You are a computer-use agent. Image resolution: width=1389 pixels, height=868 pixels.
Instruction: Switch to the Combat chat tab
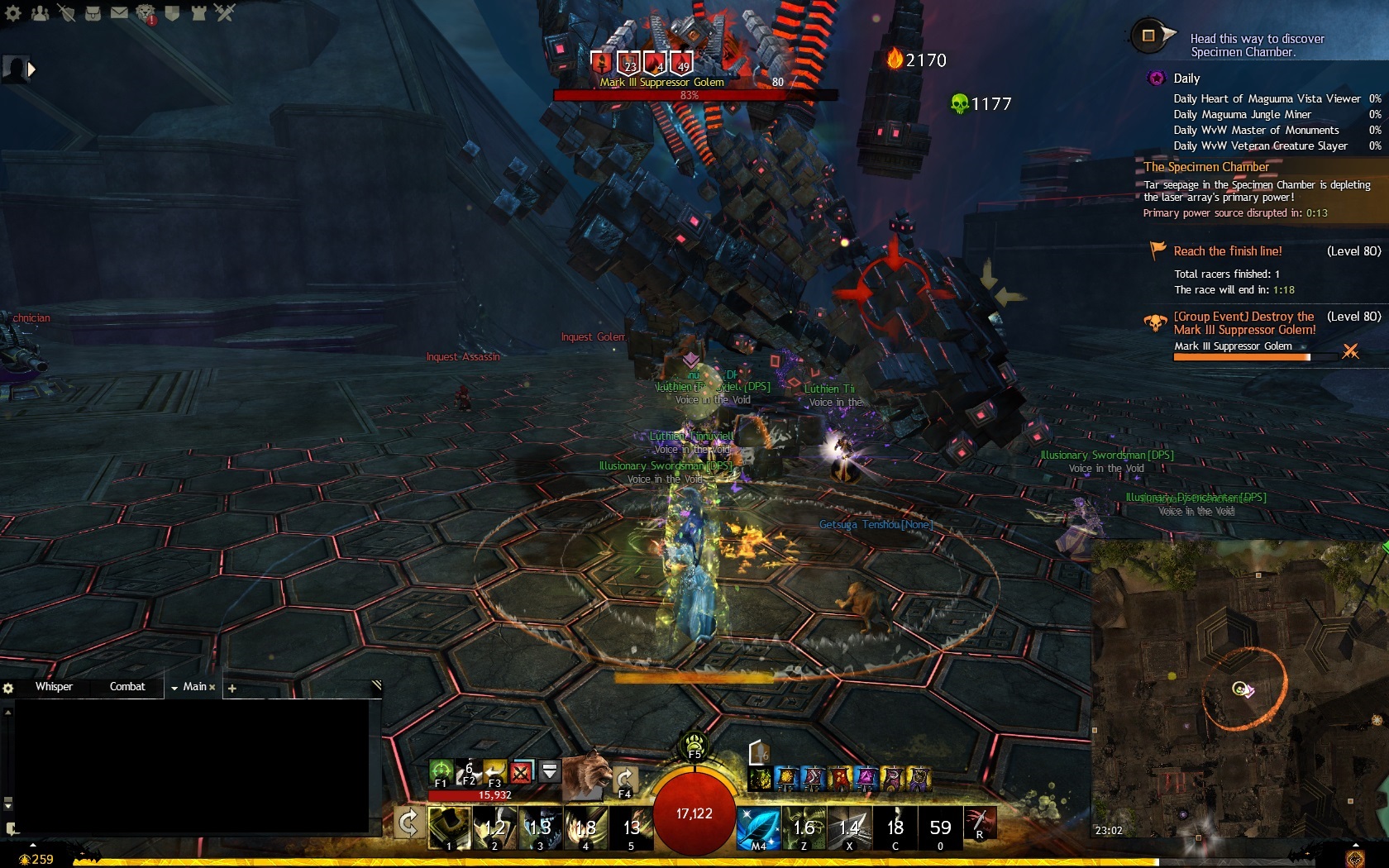[127, 687]
